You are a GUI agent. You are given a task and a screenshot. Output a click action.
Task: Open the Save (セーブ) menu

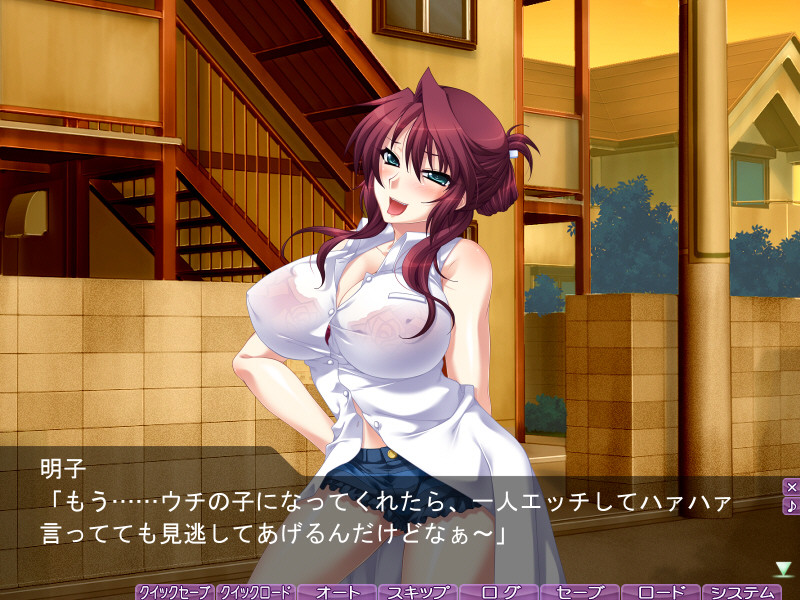pos(580,592)
